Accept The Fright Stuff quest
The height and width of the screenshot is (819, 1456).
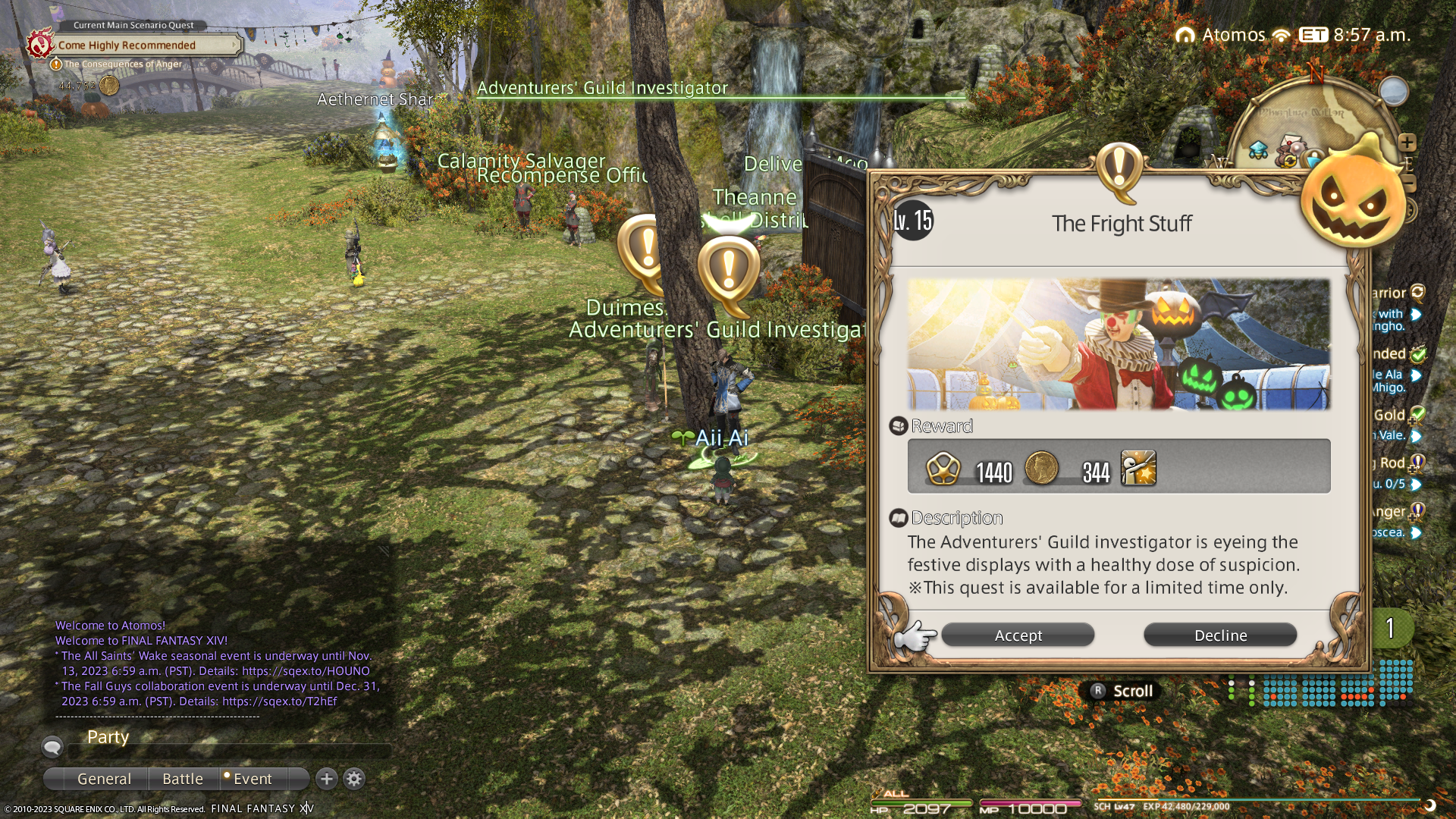(x=1018, y=635)
